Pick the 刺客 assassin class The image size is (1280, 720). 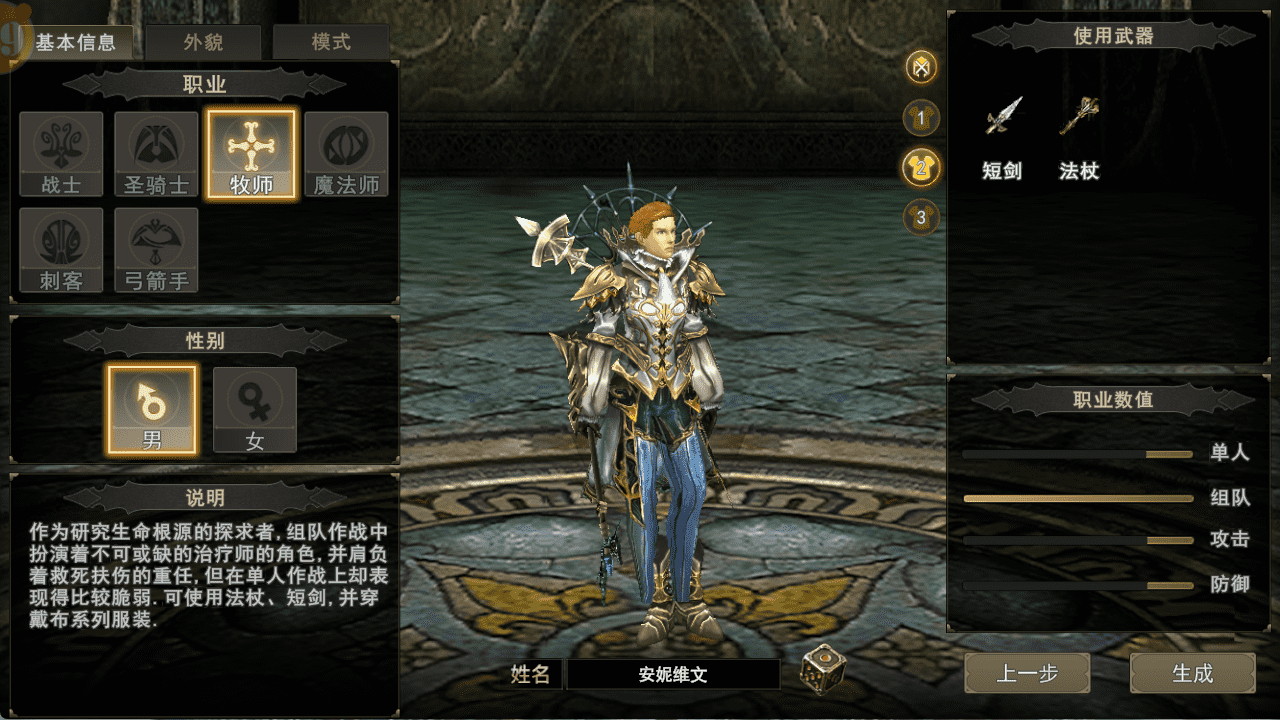[61, 250]
